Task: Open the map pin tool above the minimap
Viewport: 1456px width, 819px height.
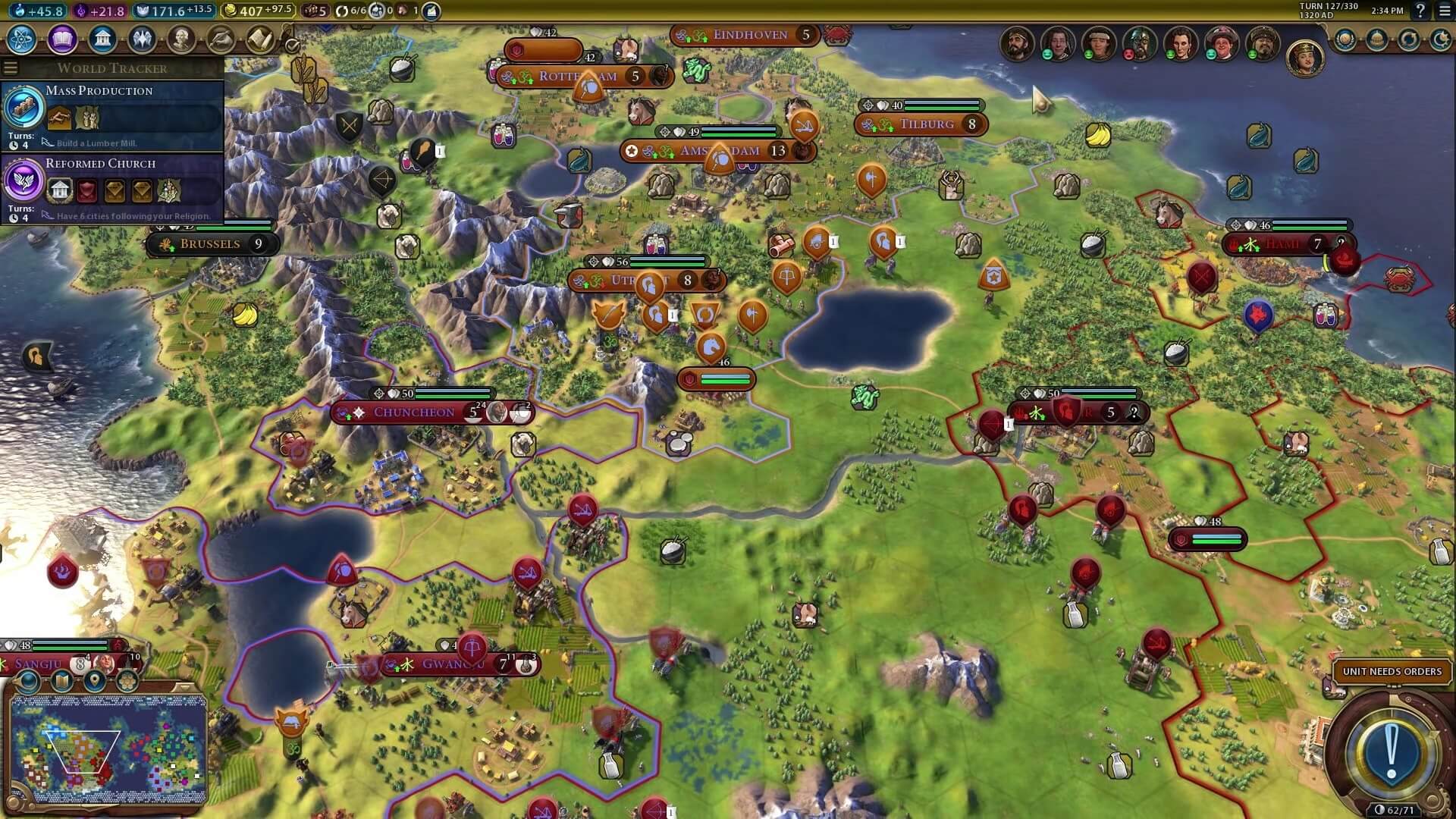Action: (95, 680)
